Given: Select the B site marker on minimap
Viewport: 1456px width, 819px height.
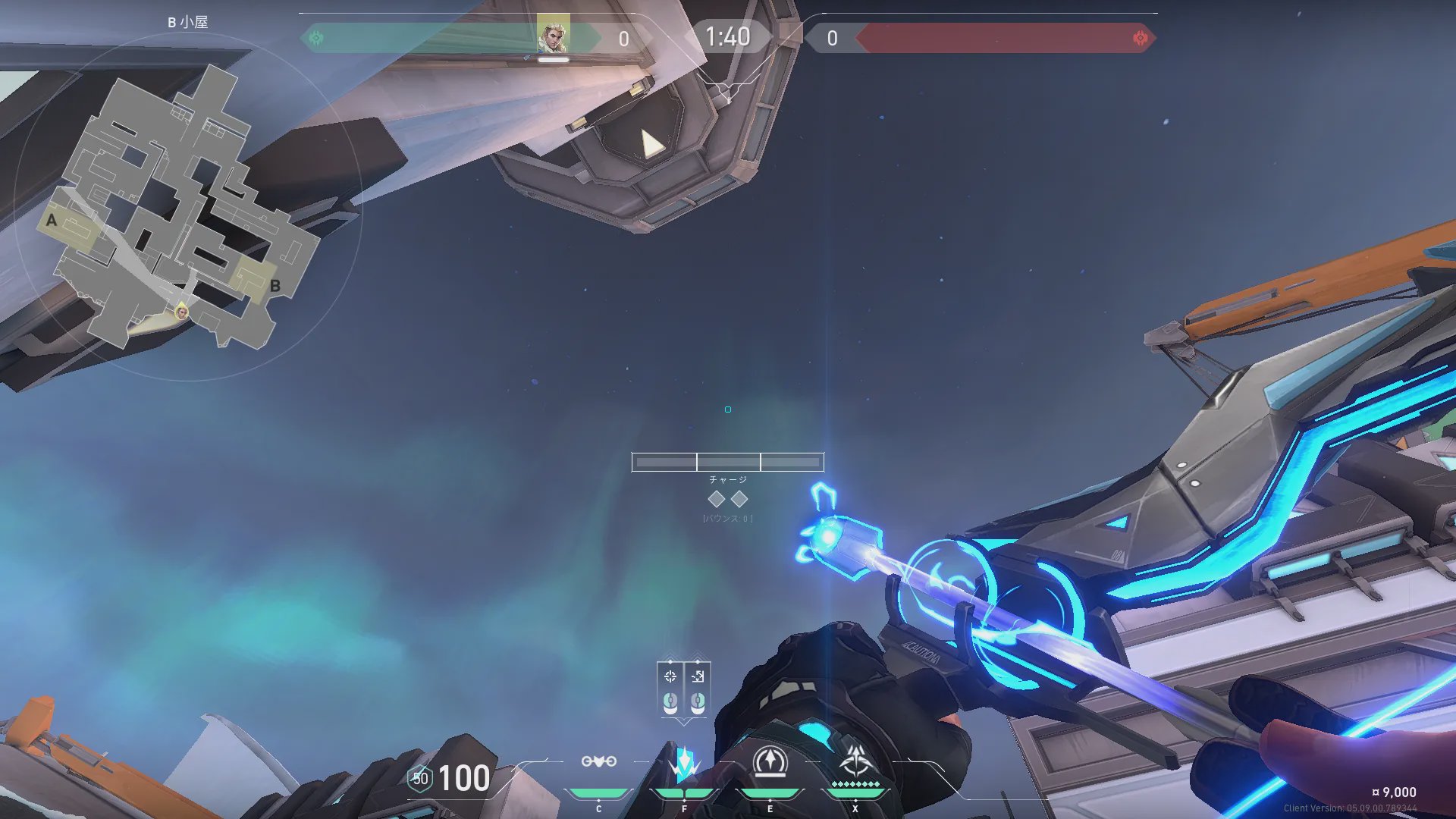Looking at the screenshot, I should (275, 286).
